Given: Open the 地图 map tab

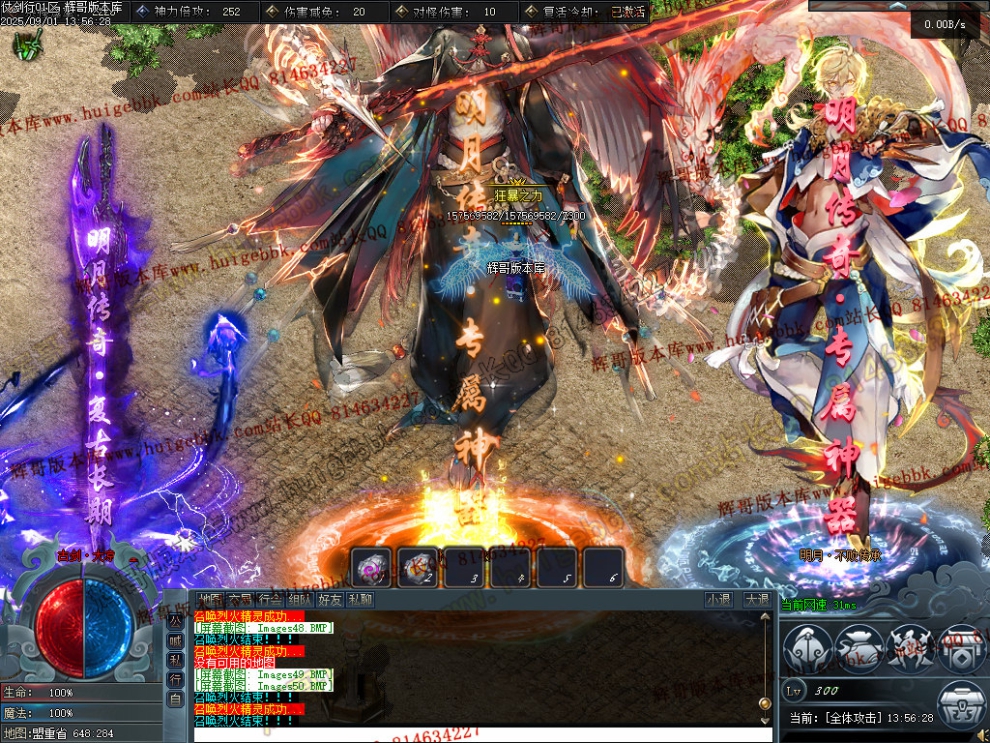Looking at the screenshot, I should [x=211, y=600].
